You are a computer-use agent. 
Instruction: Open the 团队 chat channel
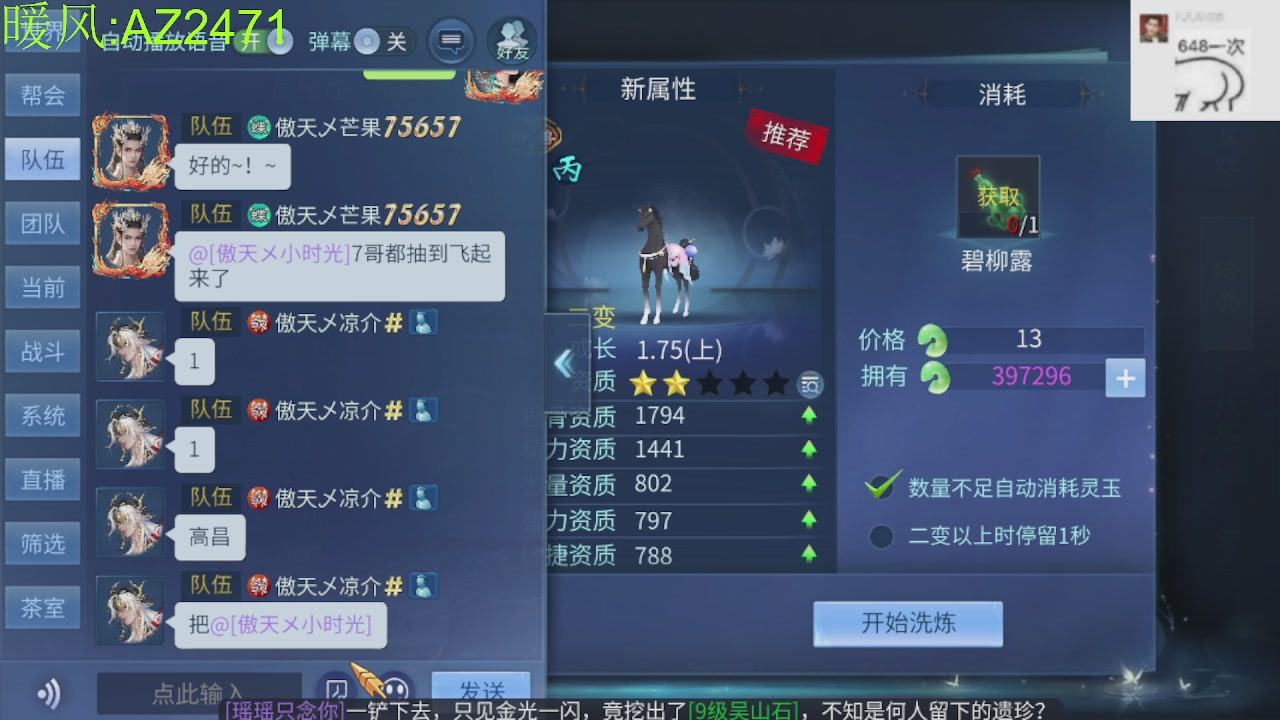pyautogui.click(x=42, y=223)
